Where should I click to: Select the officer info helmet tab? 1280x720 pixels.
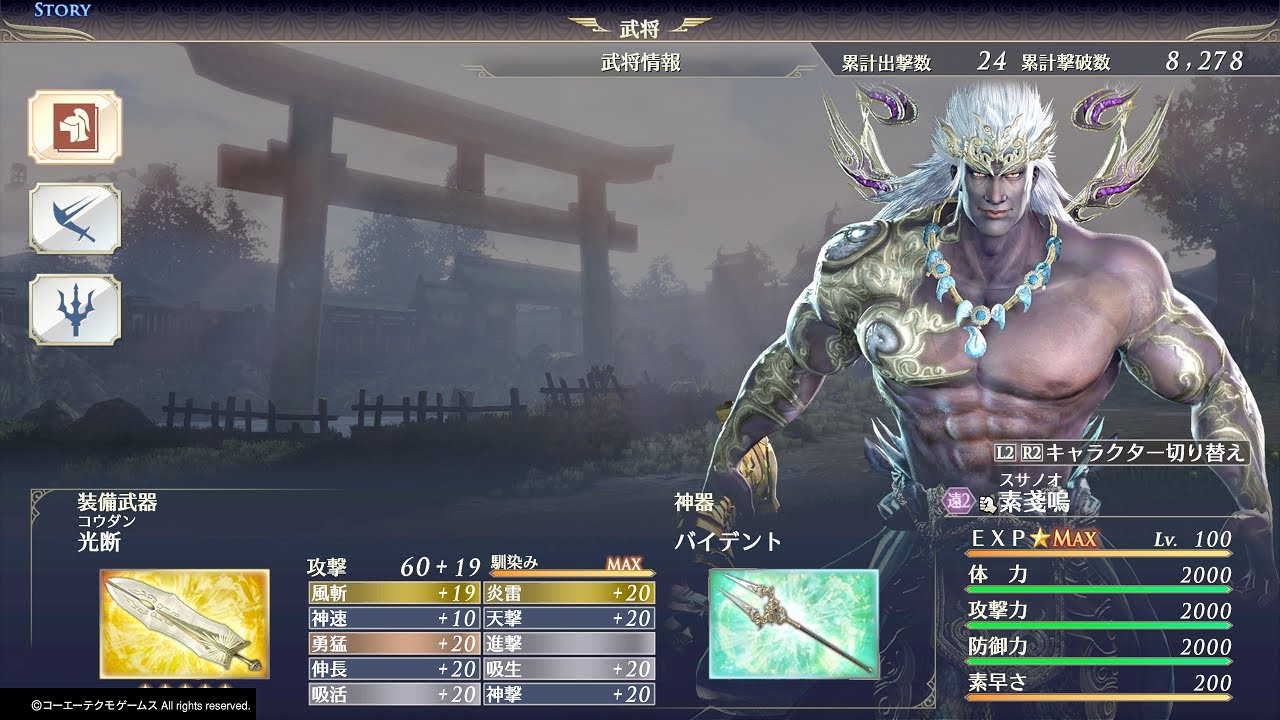pos(74,127)
